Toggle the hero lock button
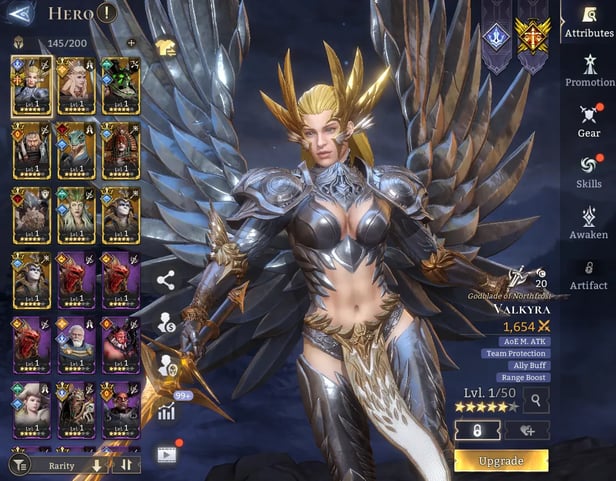Image resolution: width=616 pixels, height=481 pixels. tap(477, 429)
